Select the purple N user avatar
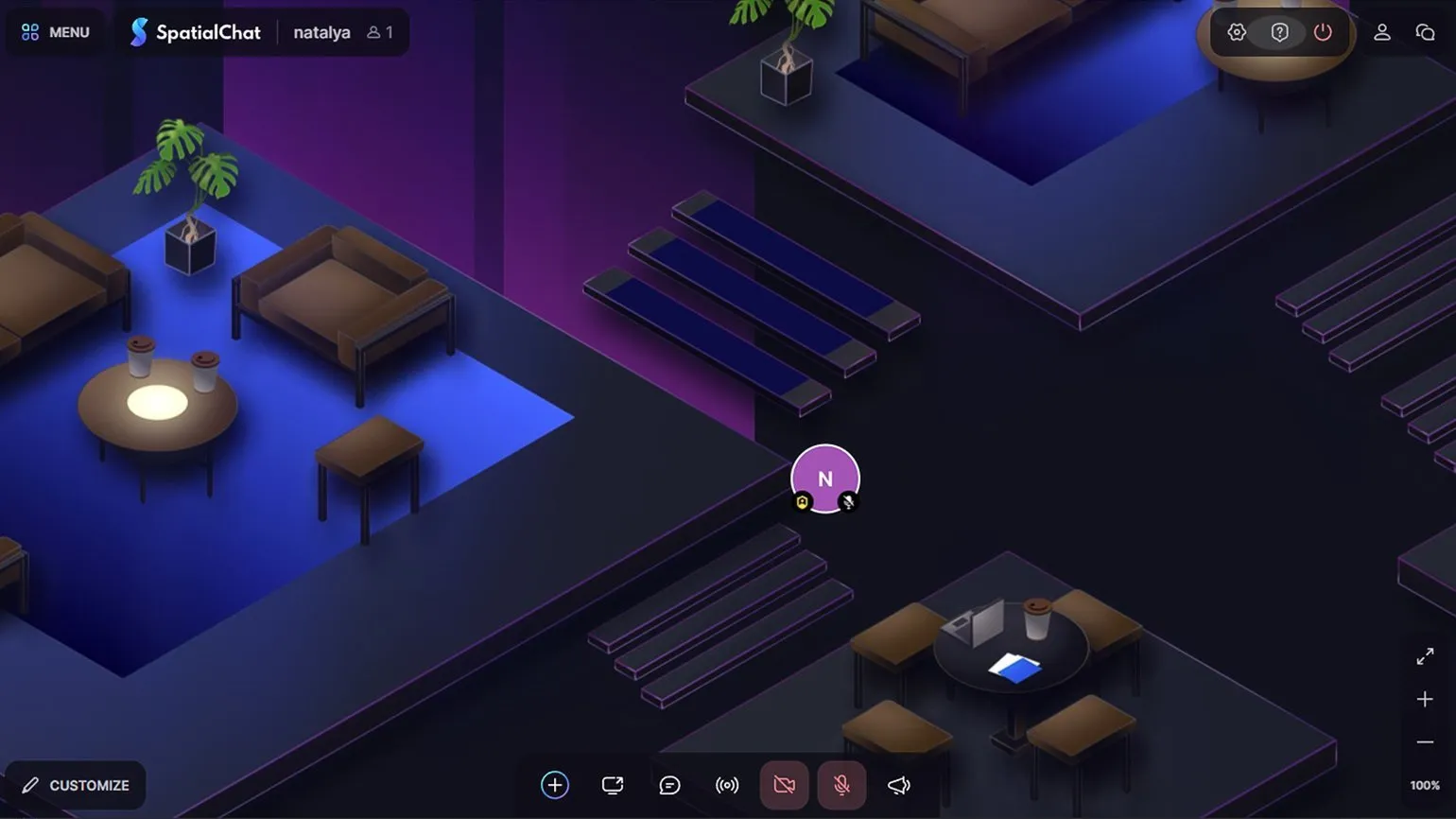The height and width of the screenshot is (819, 1456). (824, 477)
